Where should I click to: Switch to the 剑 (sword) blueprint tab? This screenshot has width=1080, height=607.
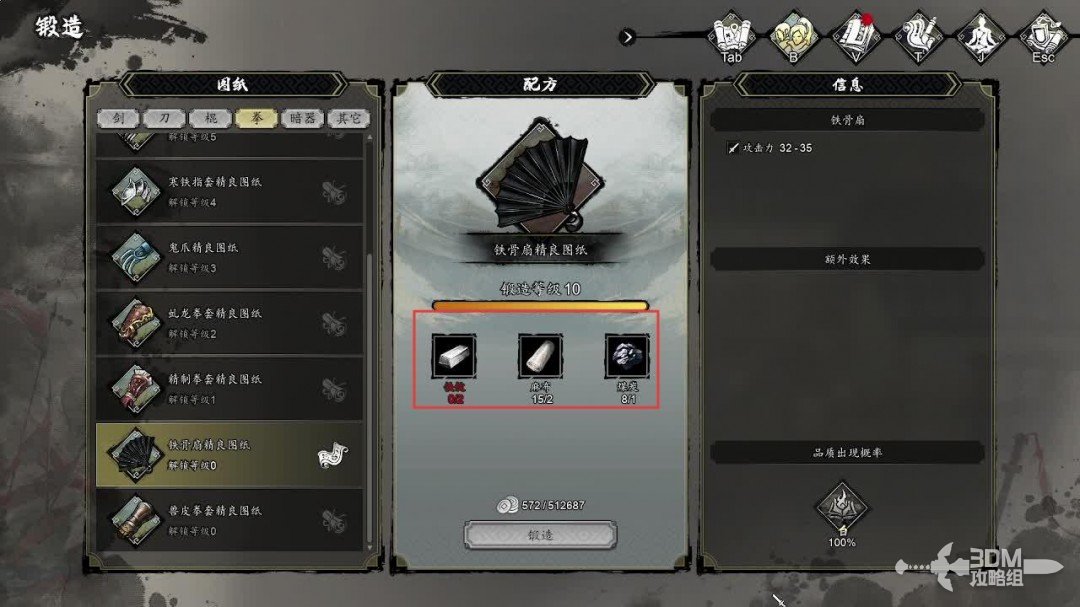point(118,118)
